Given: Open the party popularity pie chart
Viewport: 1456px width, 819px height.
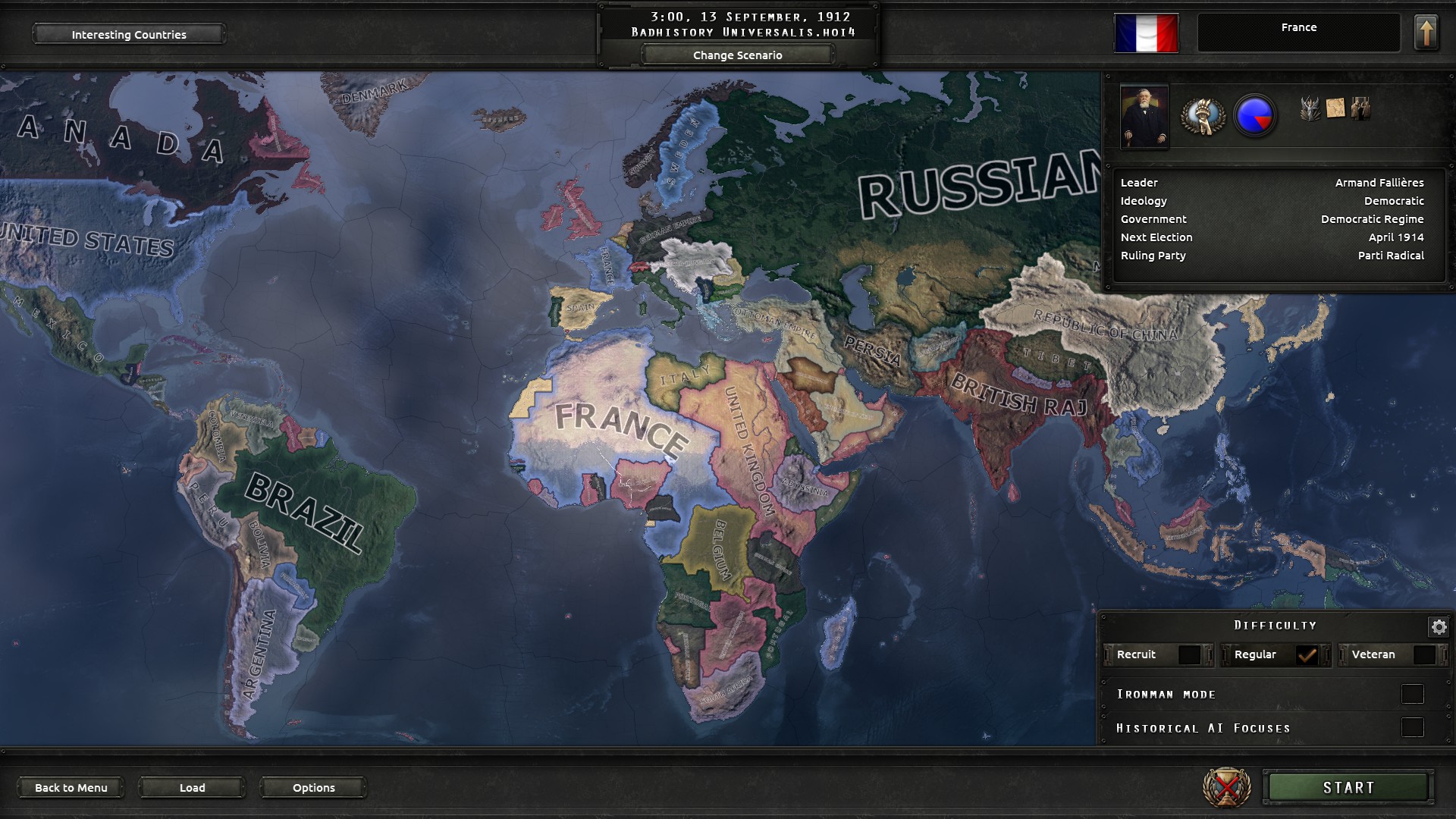Looking at the screenshot, I should [1255, 116].
